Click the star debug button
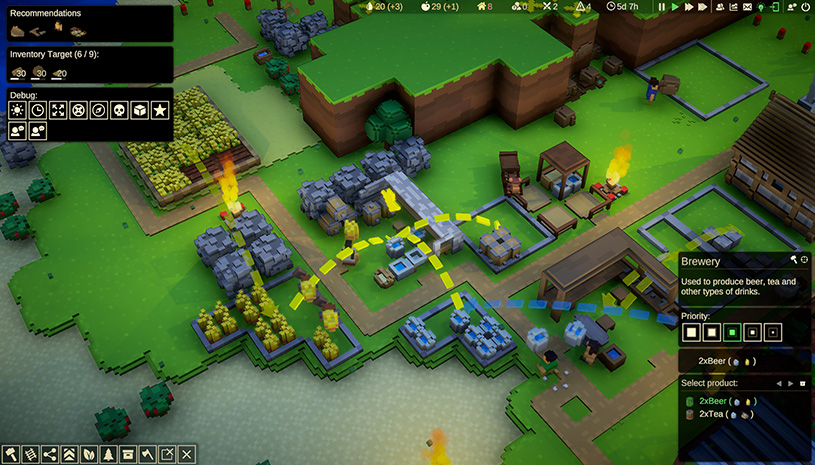The image size is (815, 465). [x=159, y=110]
